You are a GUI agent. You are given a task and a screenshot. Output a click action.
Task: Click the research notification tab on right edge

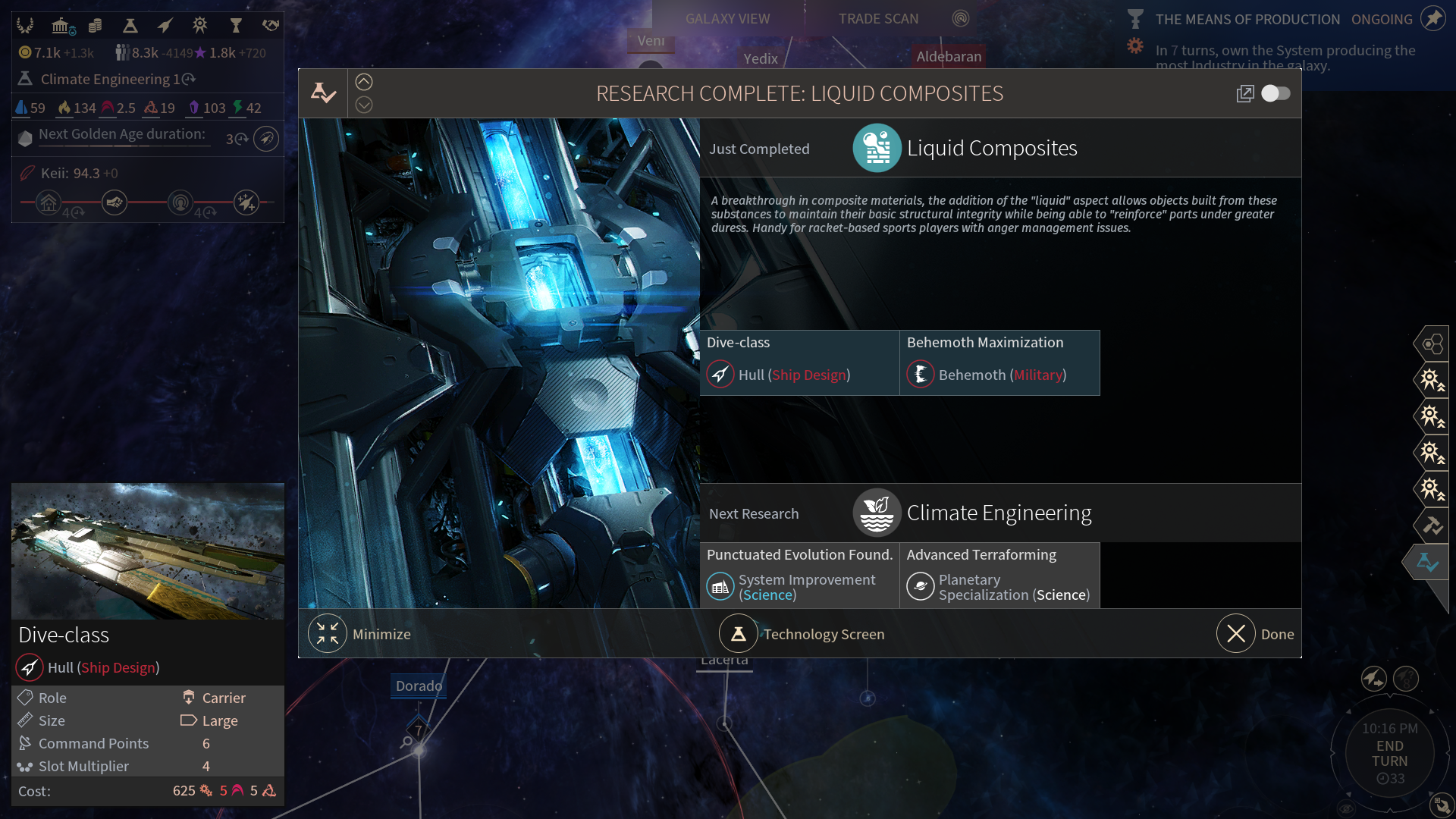tap(1428, 562)
